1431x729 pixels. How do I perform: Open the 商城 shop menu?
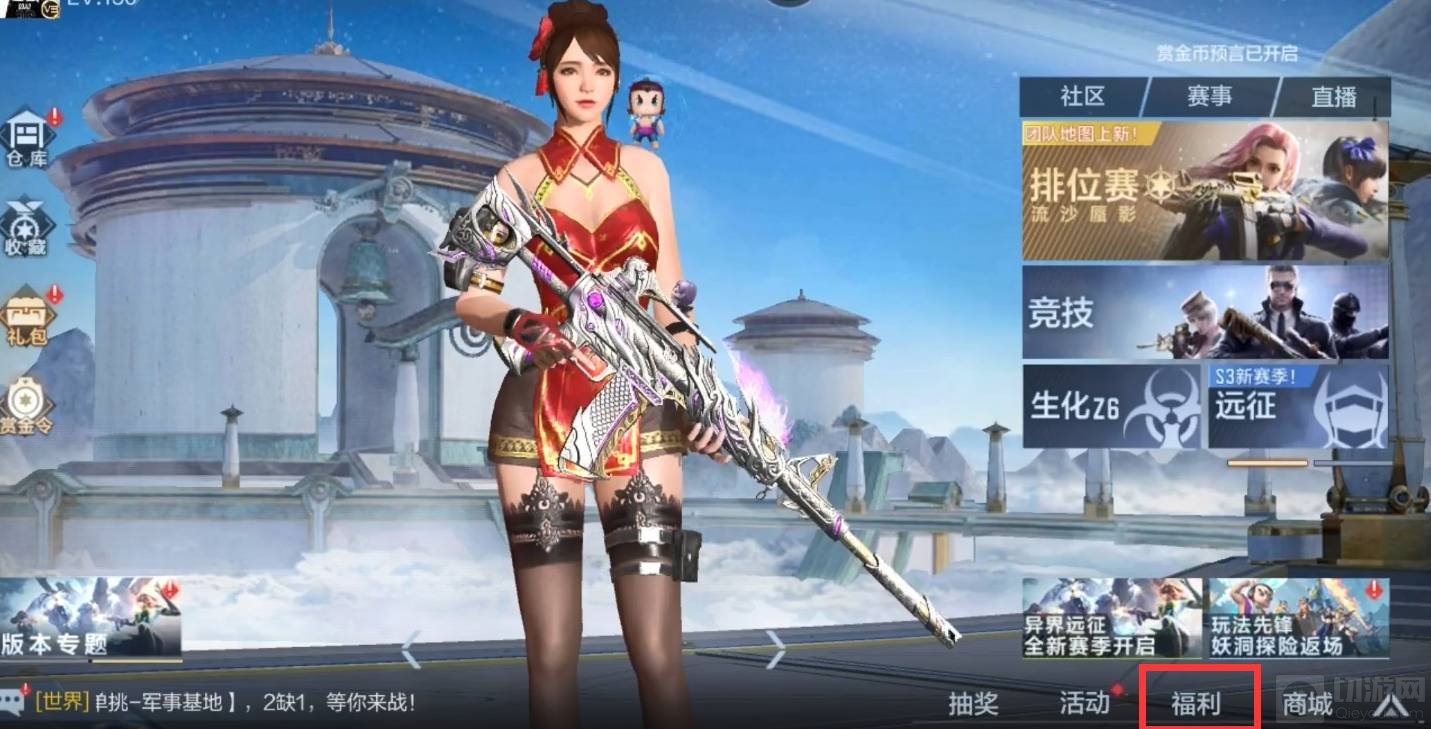[1308, 704]
